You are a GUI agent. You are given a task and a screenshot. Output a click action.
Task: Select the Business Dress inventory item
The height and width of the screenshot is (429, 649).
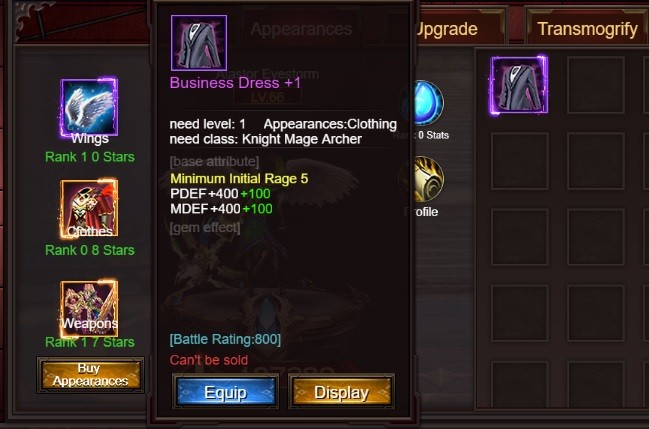point(519,84)
